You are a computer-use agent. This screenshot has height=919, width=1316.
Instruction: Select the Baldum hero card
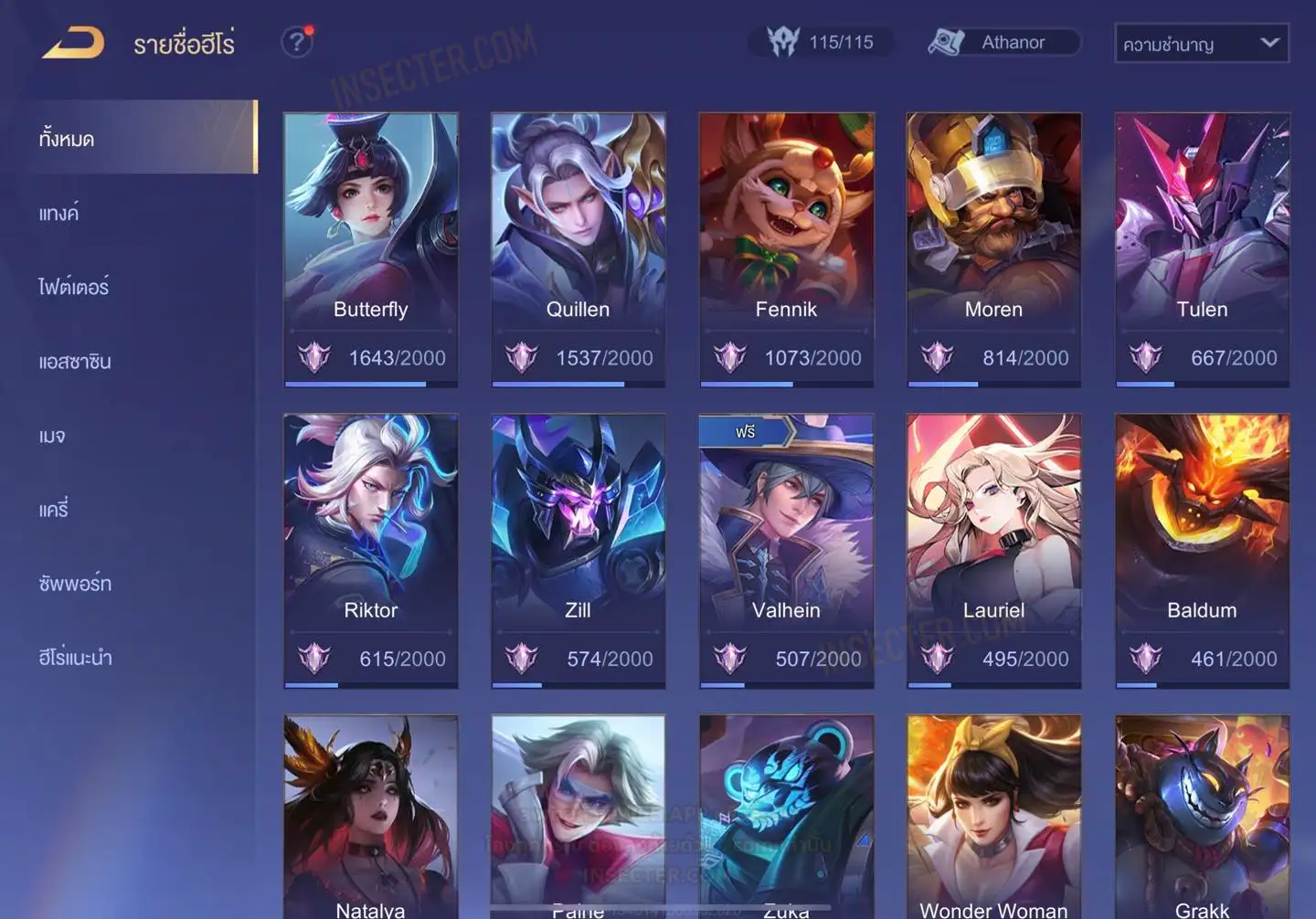point(1202,550)
